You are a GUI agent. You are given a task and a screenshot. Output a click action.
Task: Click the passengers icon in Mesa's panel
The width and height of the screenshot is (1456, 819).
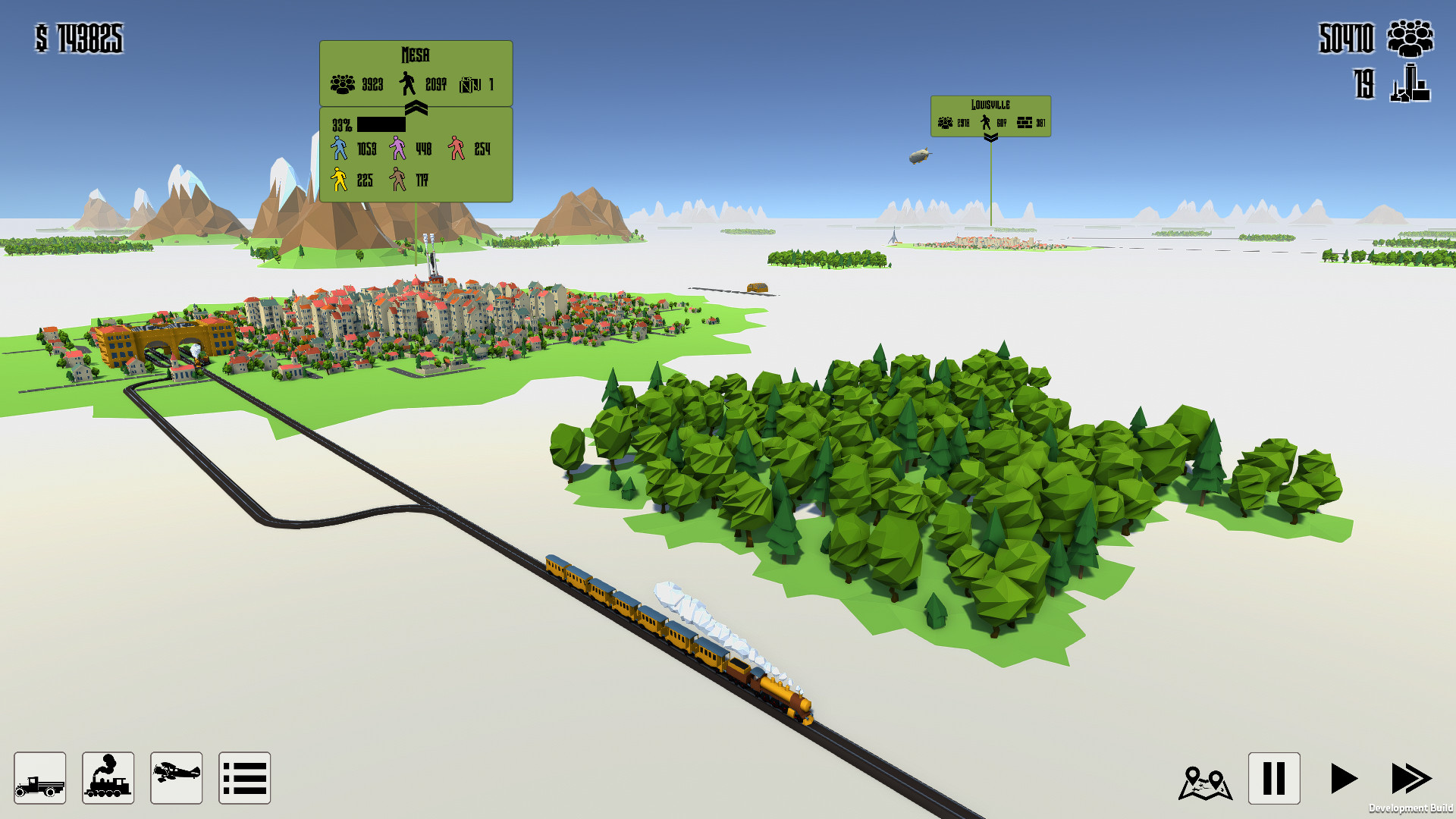(x=342, y=83)
